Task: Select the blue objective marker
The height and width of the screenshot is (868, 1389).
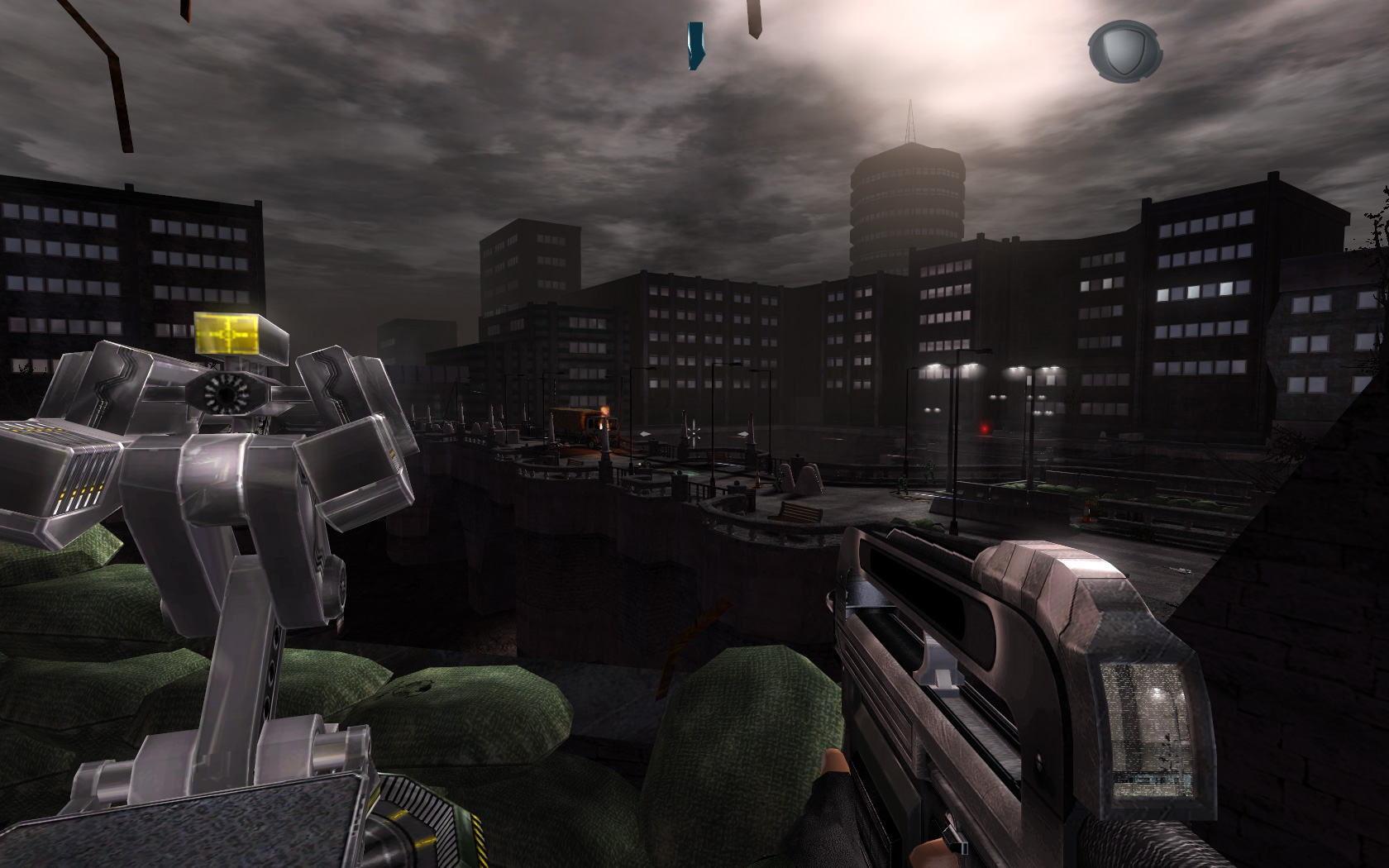Action: (695, 45)
